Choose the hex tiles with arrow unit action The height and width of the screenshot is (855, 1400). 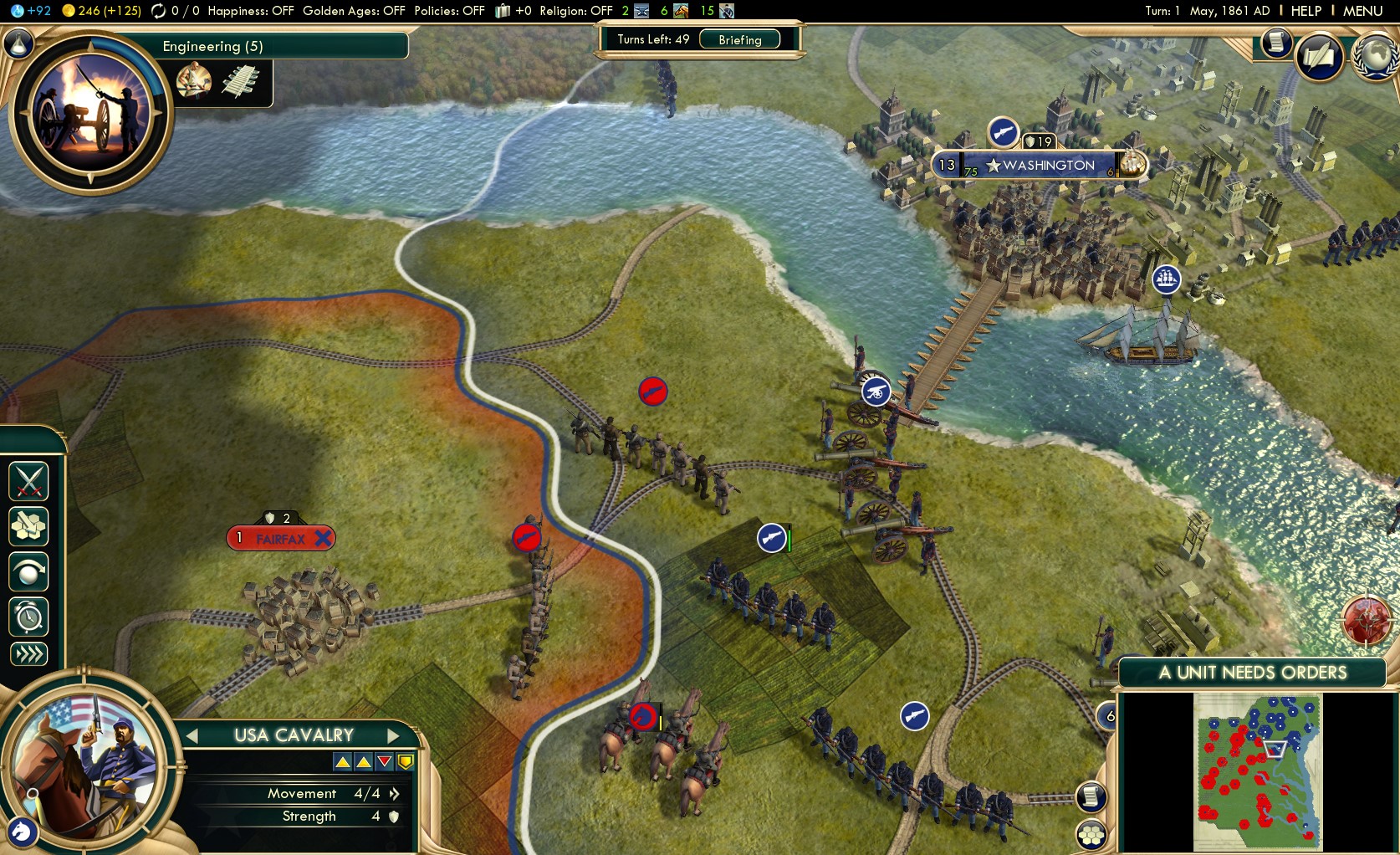pyautogui.click(x=29, y=527)
